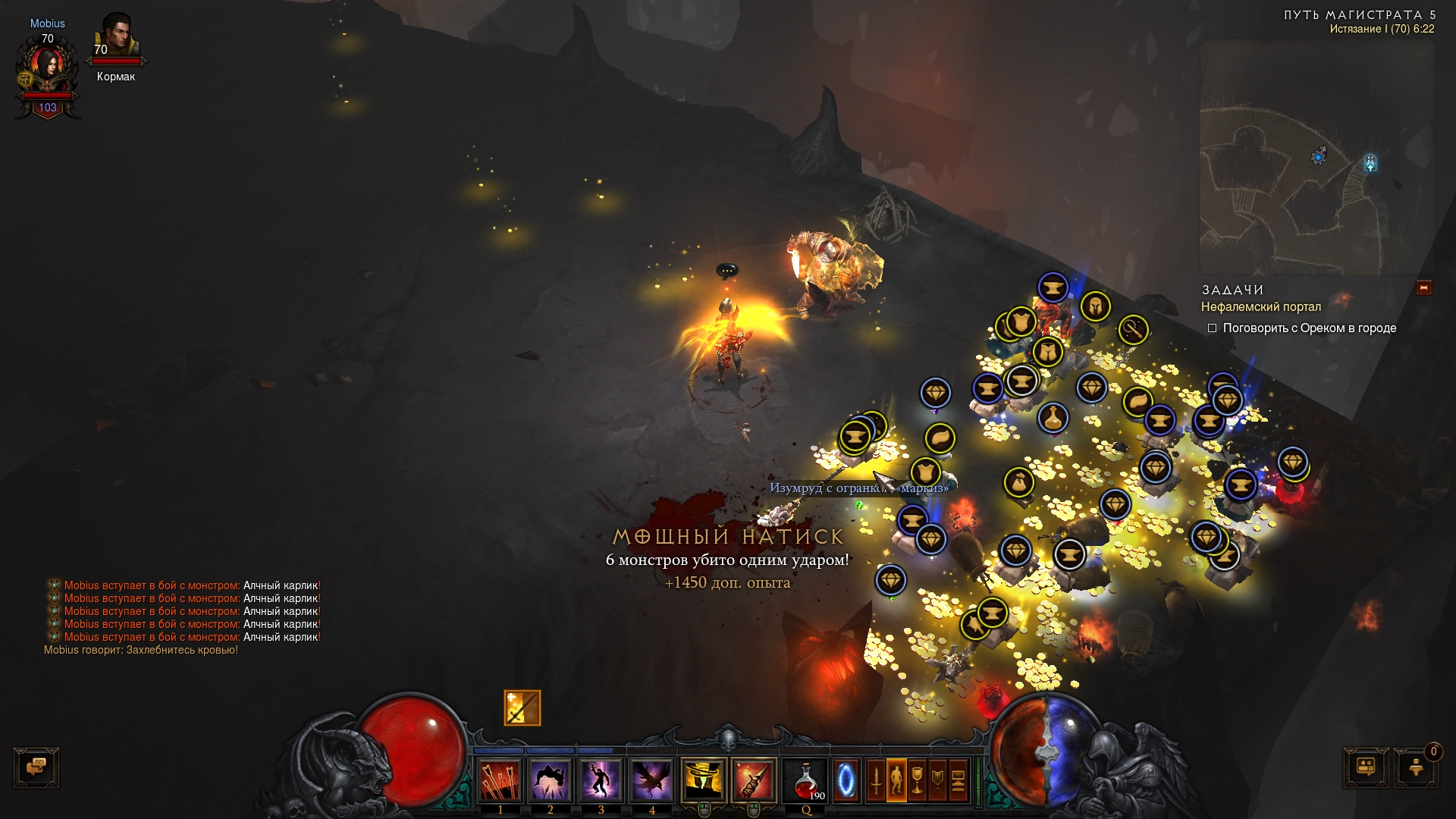Open the computer game menu button
The image size is (1456, 819).
click(x=958, y=780)
